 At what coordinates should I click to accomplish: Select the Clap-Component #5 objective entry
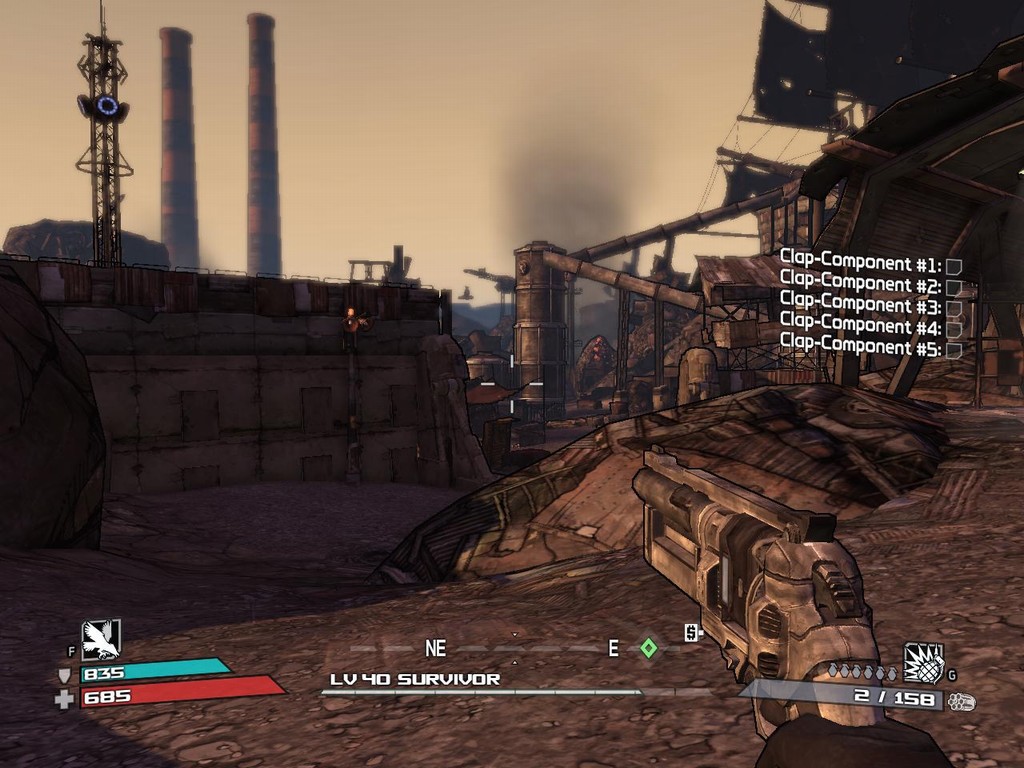point(870,349)
